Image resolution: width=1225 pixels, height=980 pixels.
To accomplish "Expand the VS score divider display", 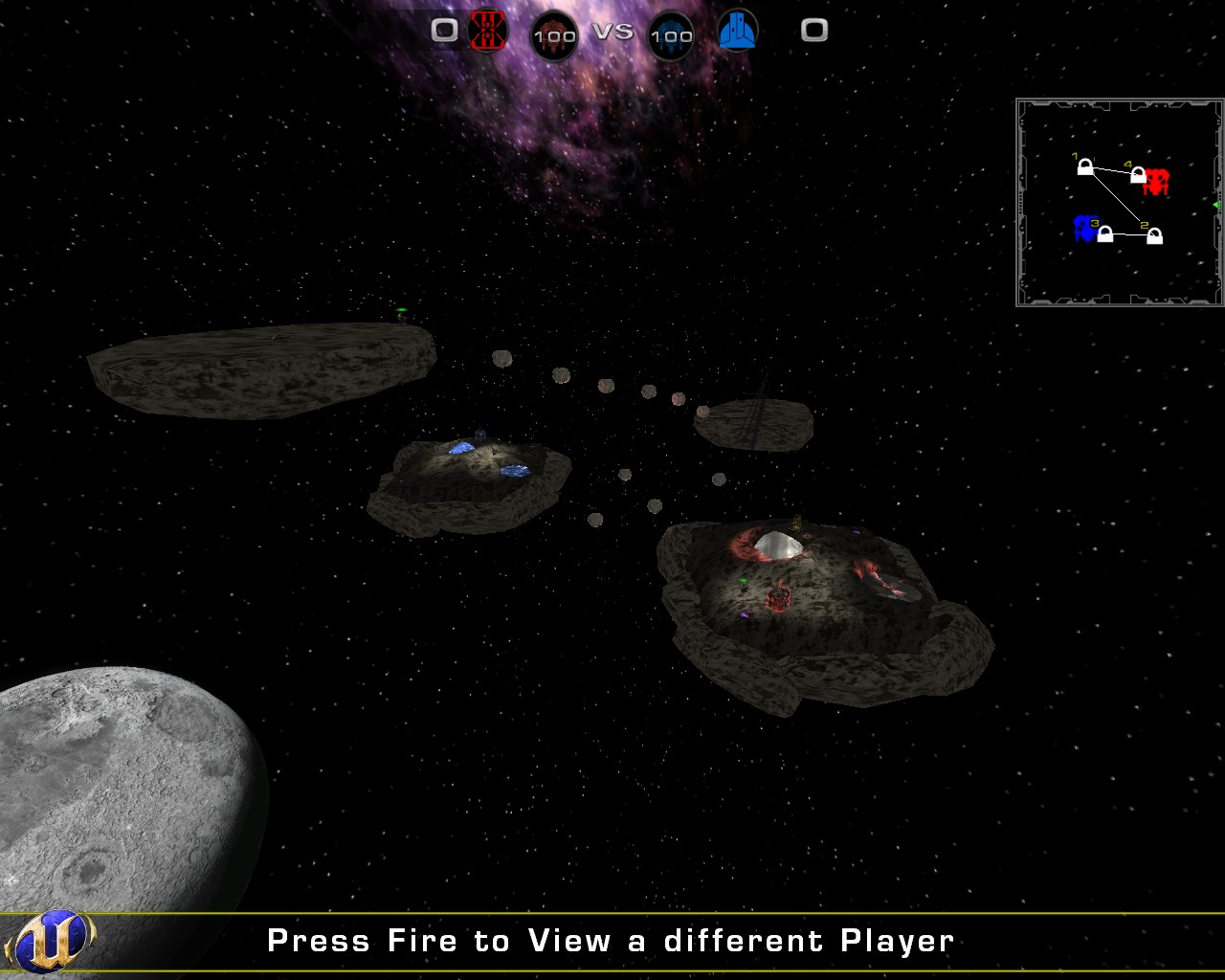I will click(x=614, y=30).
